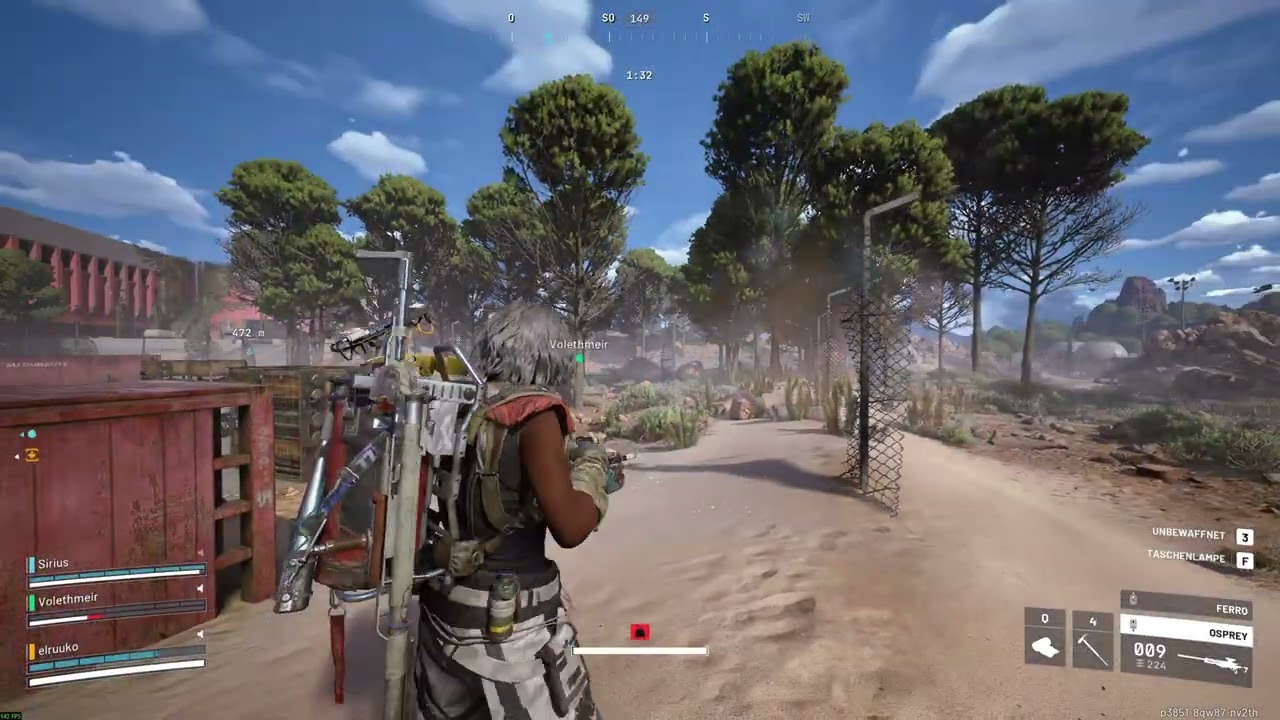Viewport: 1280px width, 720px height.
Task: Select the pickaxe tool slot
Action: click(x=1092, y=640)
